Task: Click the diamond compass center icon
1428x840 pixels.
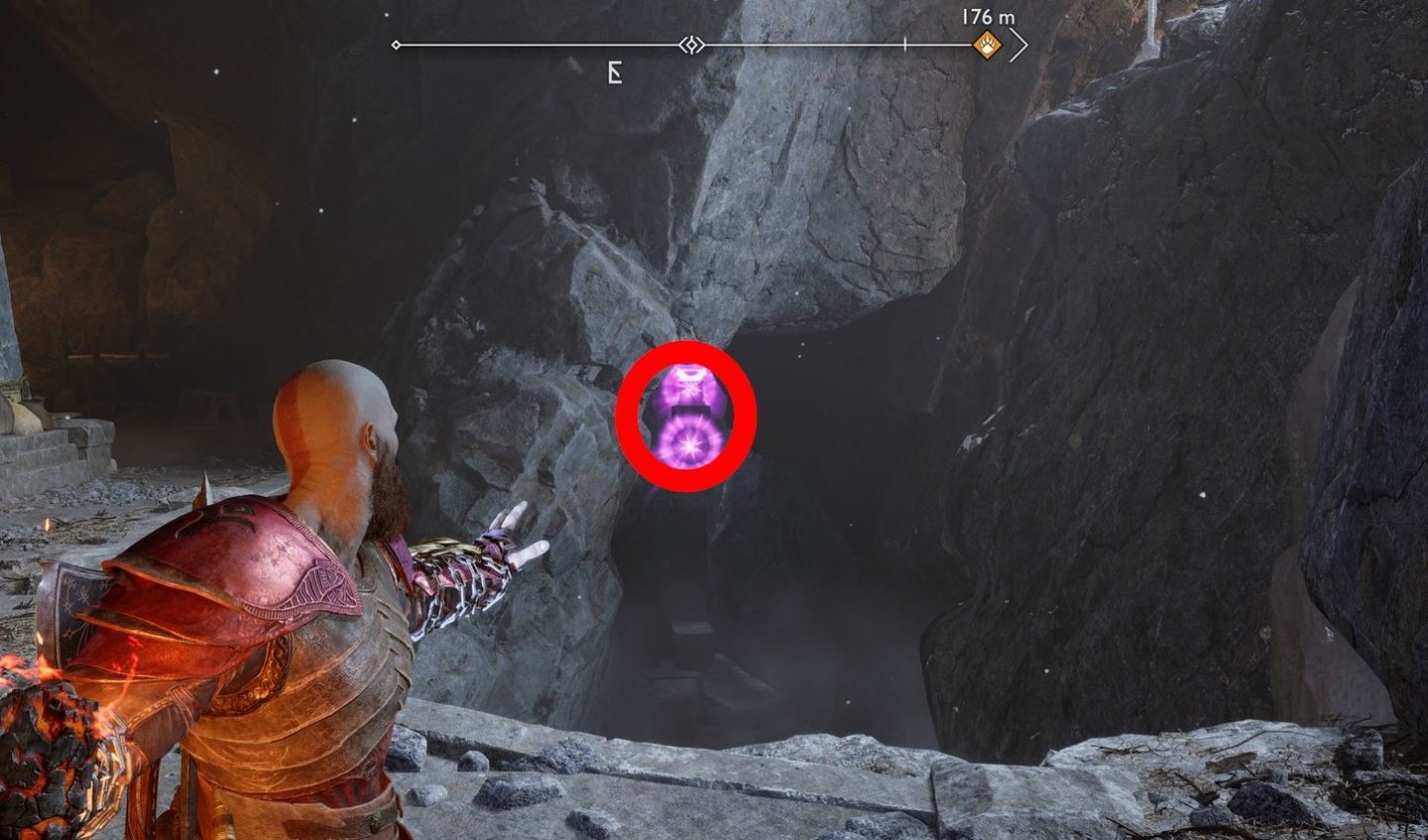Action: point(694,43)
